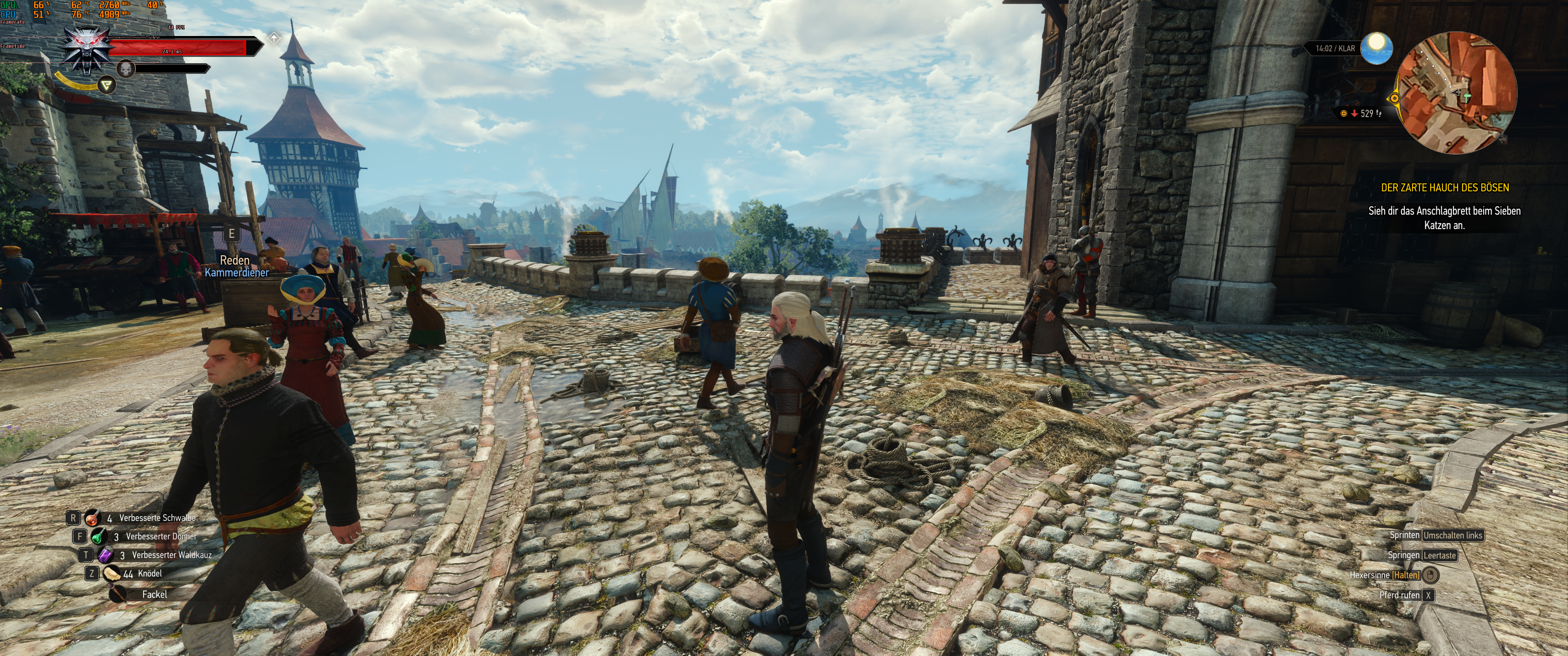Click the yellow quest marker on minimap edge
1568x656 pixels.
(1394, 98)
